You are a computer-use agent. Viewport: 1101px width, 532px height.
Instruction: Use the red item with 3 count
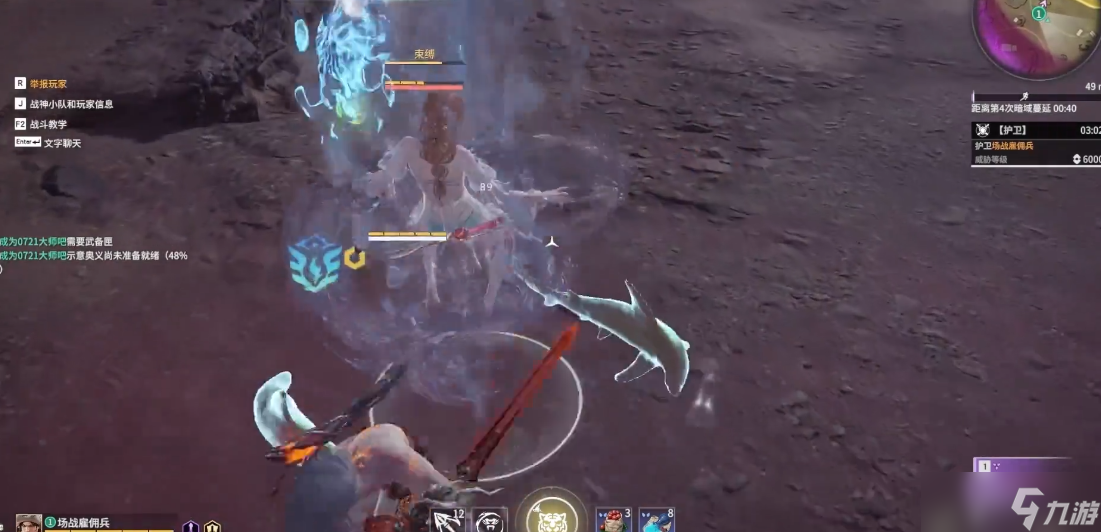612,520
